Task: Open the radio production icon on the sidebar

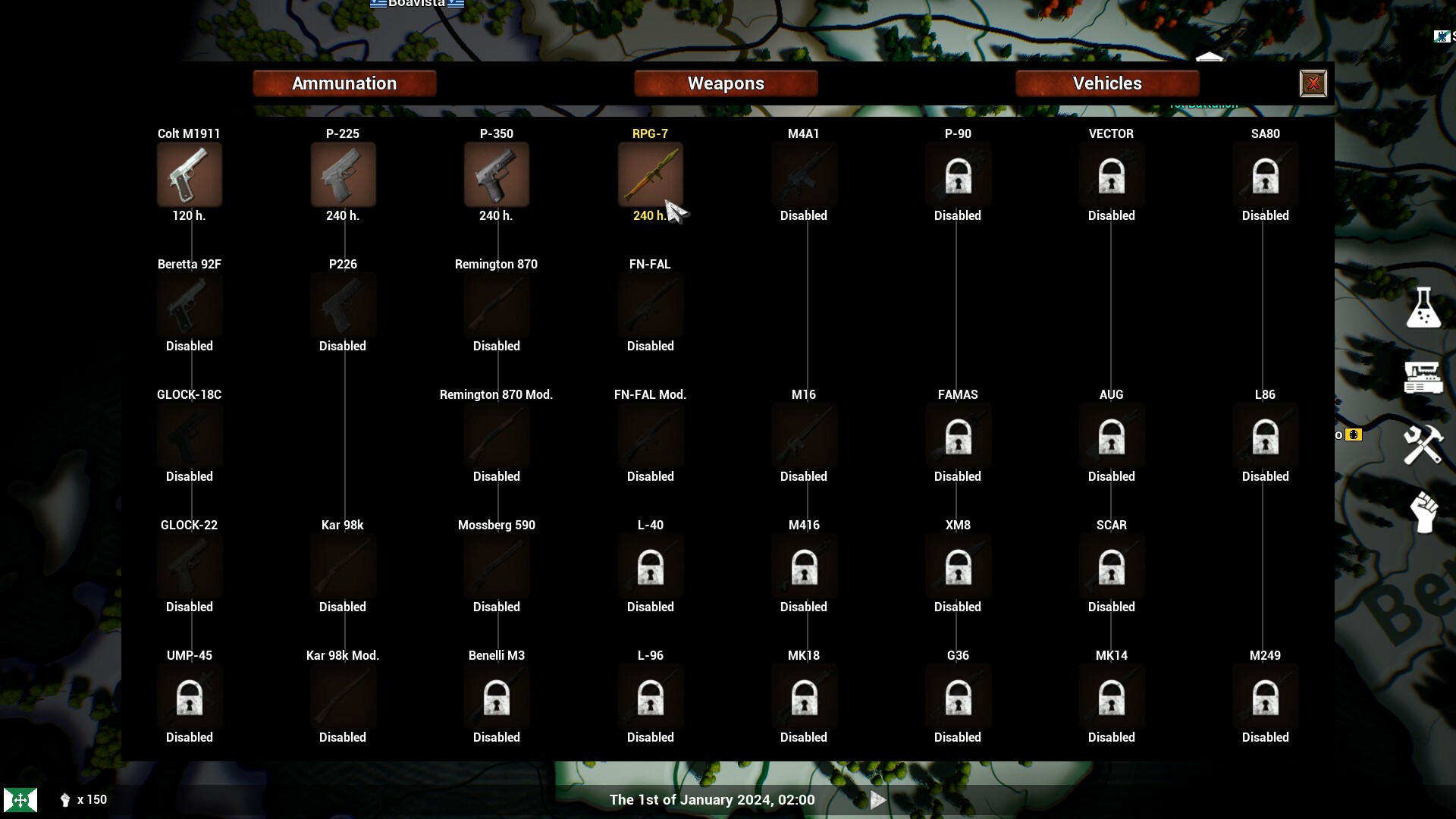Action: click(1424, 377)
